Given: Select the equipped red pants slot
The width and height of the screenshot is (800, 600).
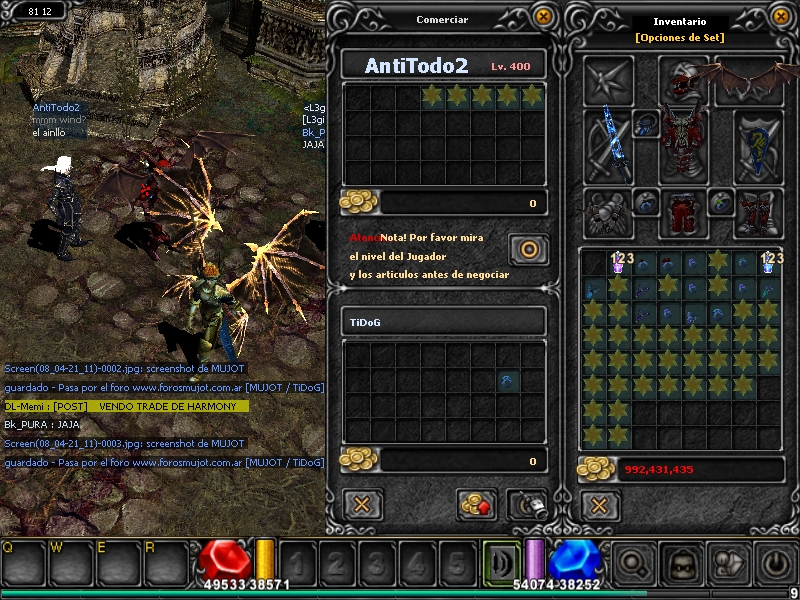Looking at the screenshot, I should point(684,212).
